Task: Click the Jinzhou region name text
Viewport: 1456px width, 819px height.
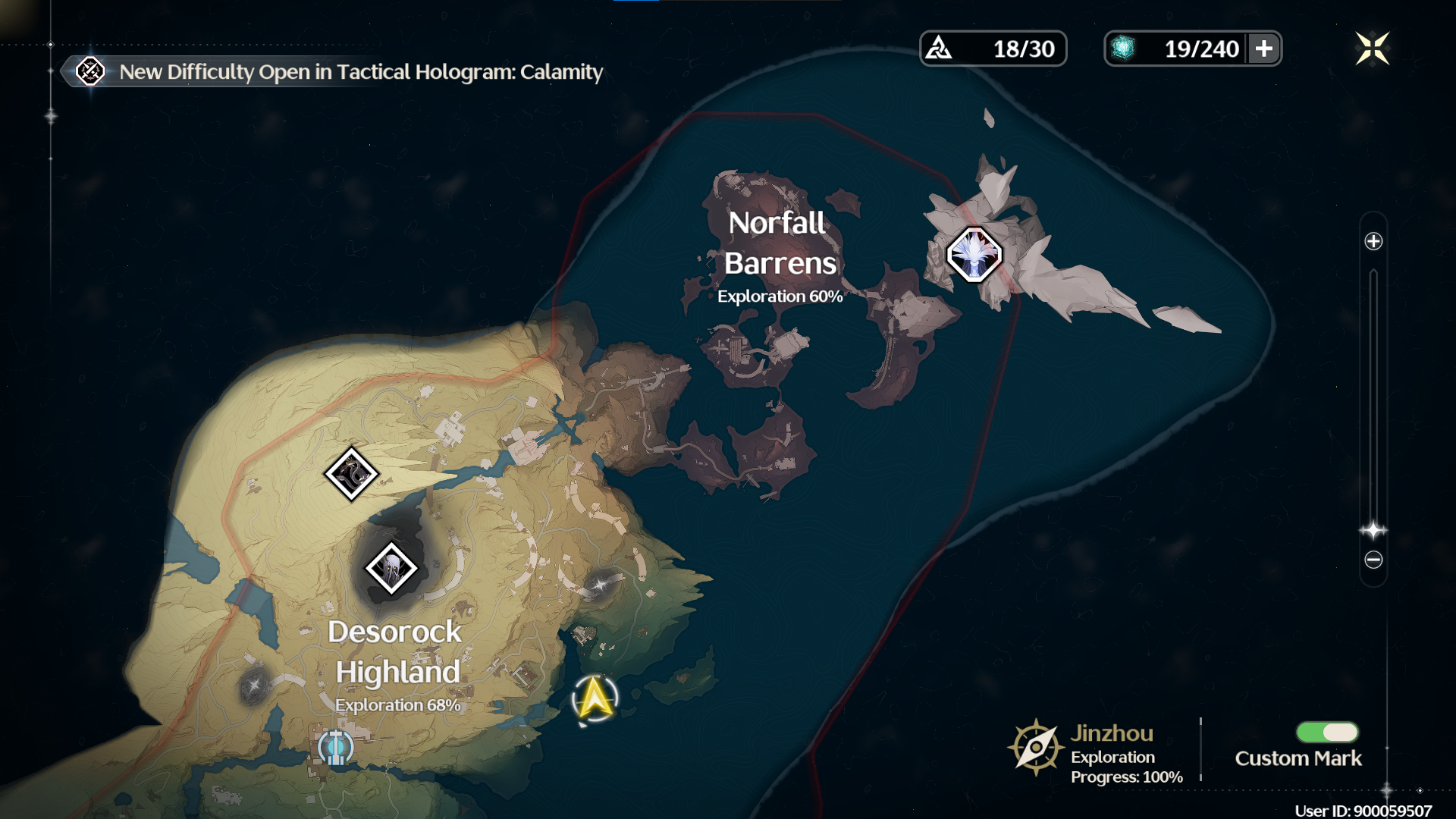Action: pos(1112,733)
